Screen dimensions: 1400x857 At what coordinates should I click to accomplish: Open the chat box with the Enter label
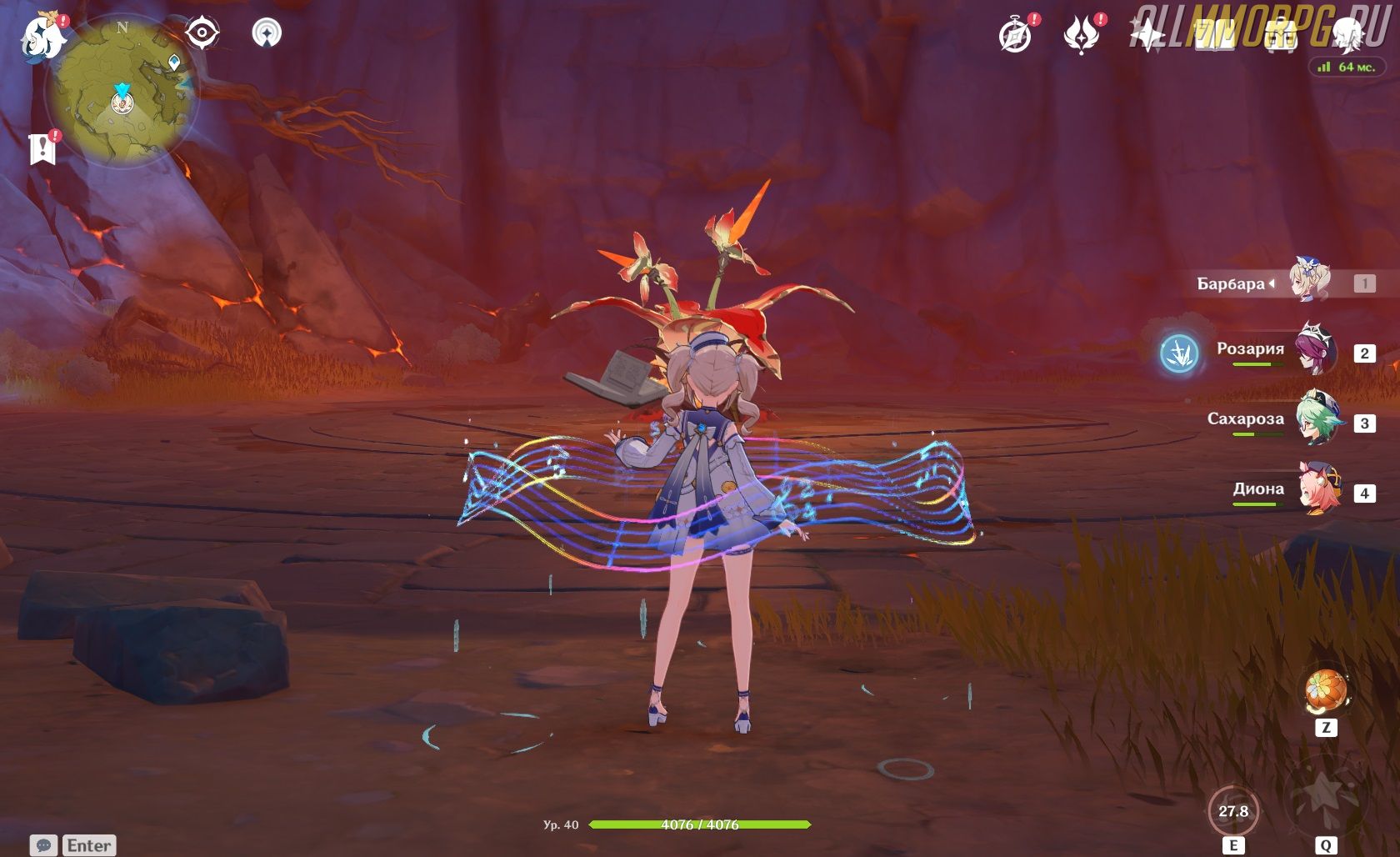click(73, 845)
